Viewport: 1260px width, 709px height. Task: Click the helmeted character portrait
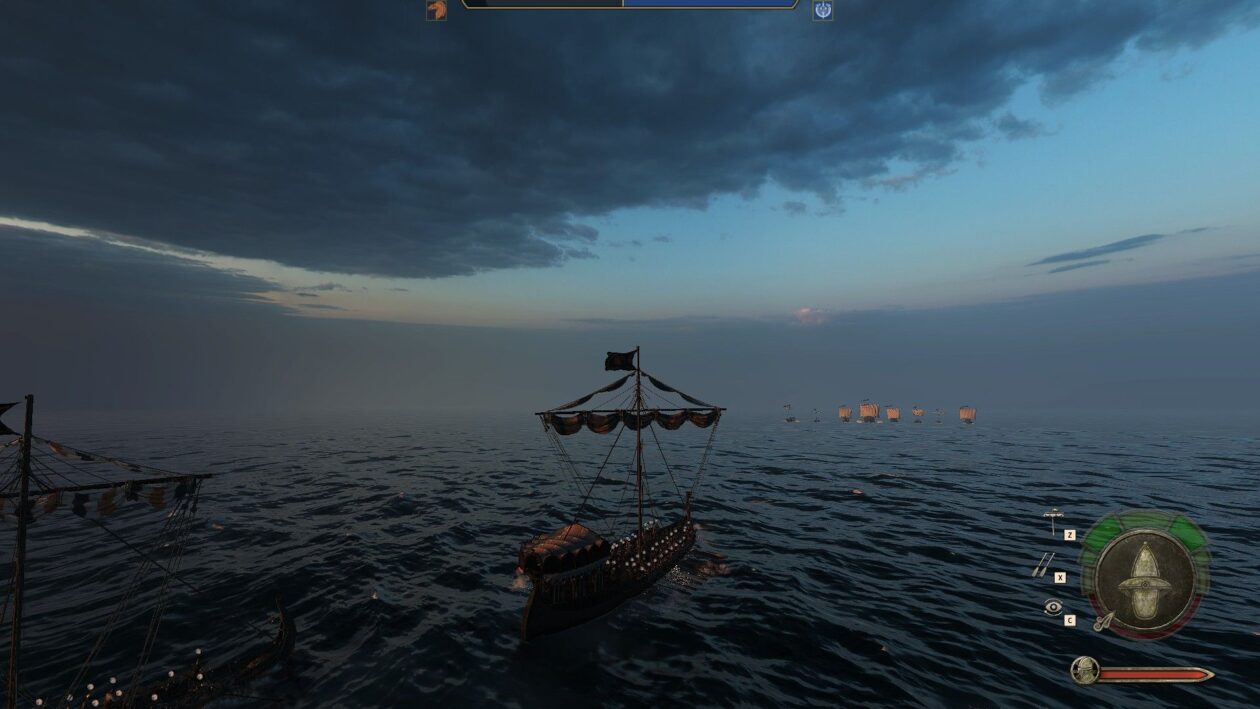point(1084,670)
